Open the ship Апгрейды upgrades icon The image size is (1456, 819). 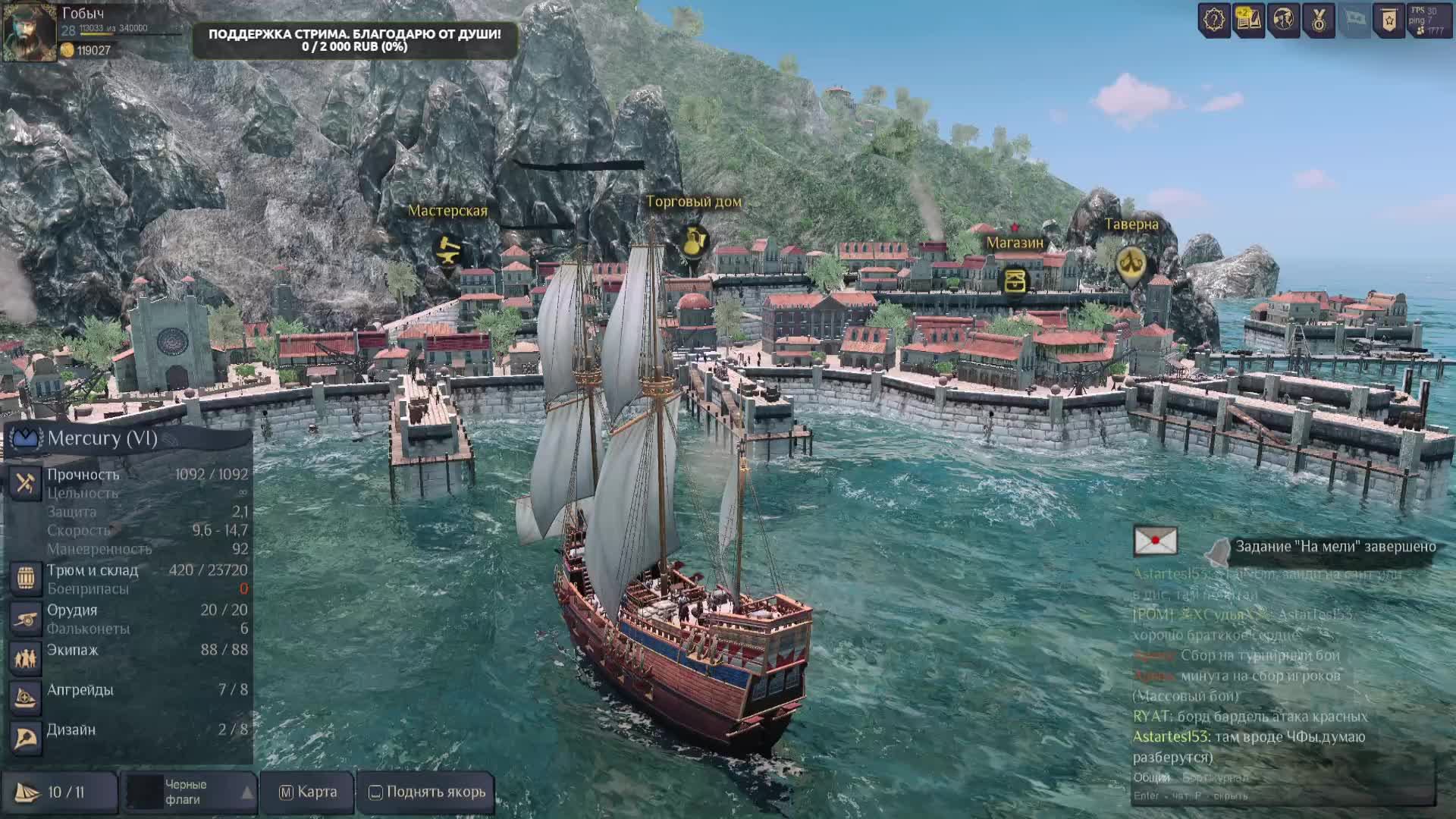[x=25, y=698]
